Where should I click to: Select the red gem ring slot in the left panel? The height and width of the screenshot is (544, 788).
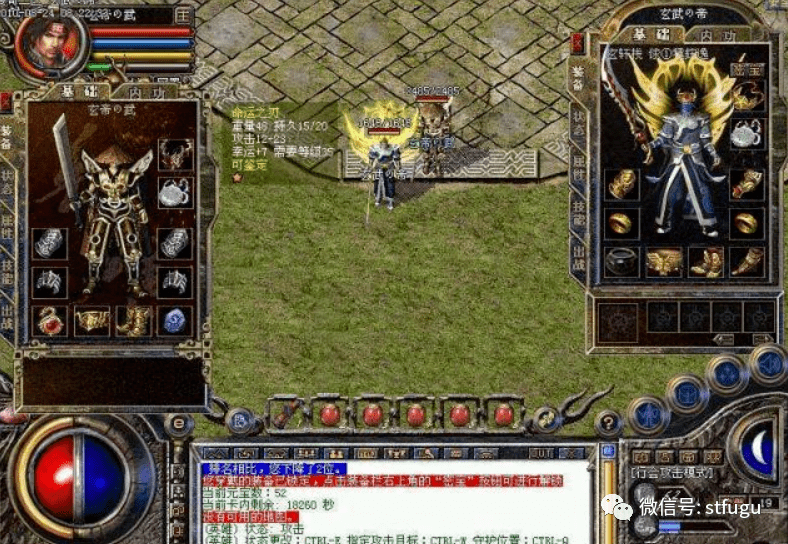point(49,320)
